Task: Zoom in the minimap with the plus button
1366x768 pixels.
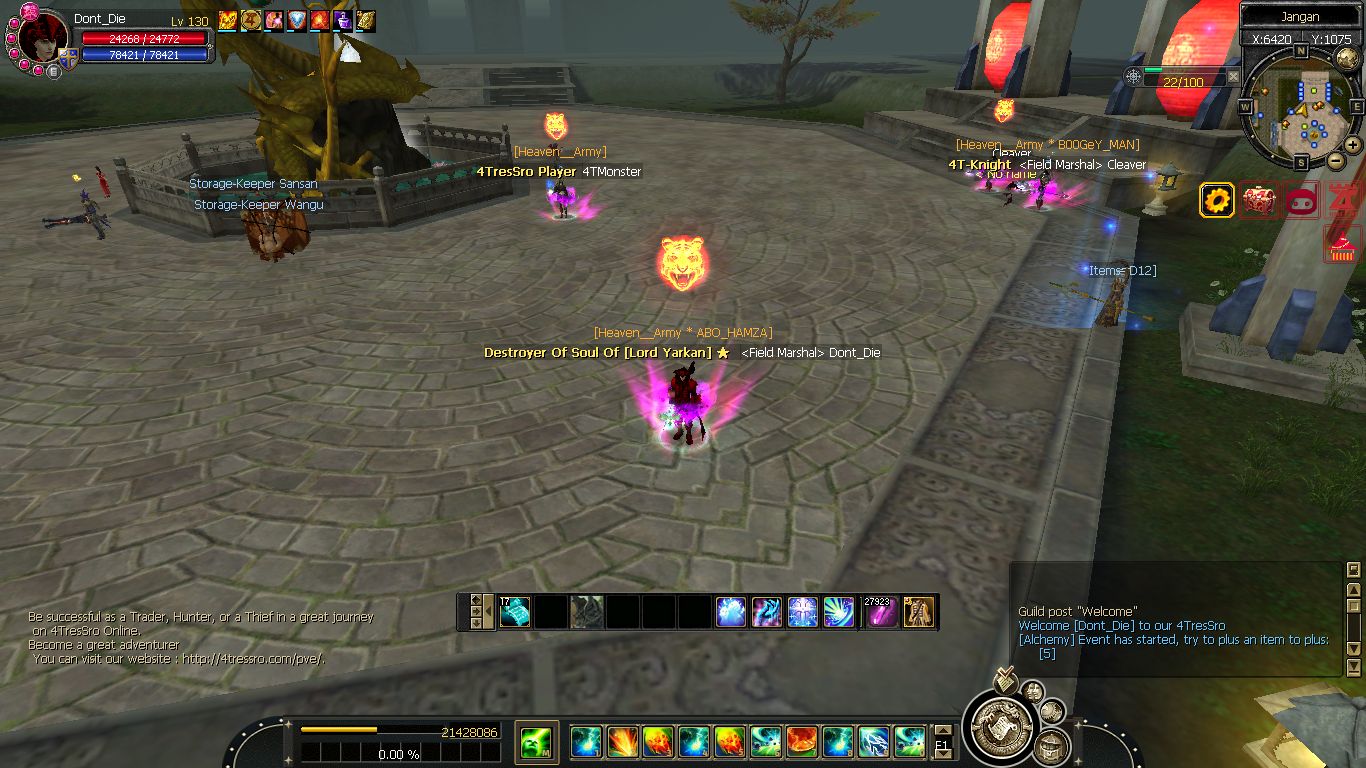Action: [x=1353, y=145]
